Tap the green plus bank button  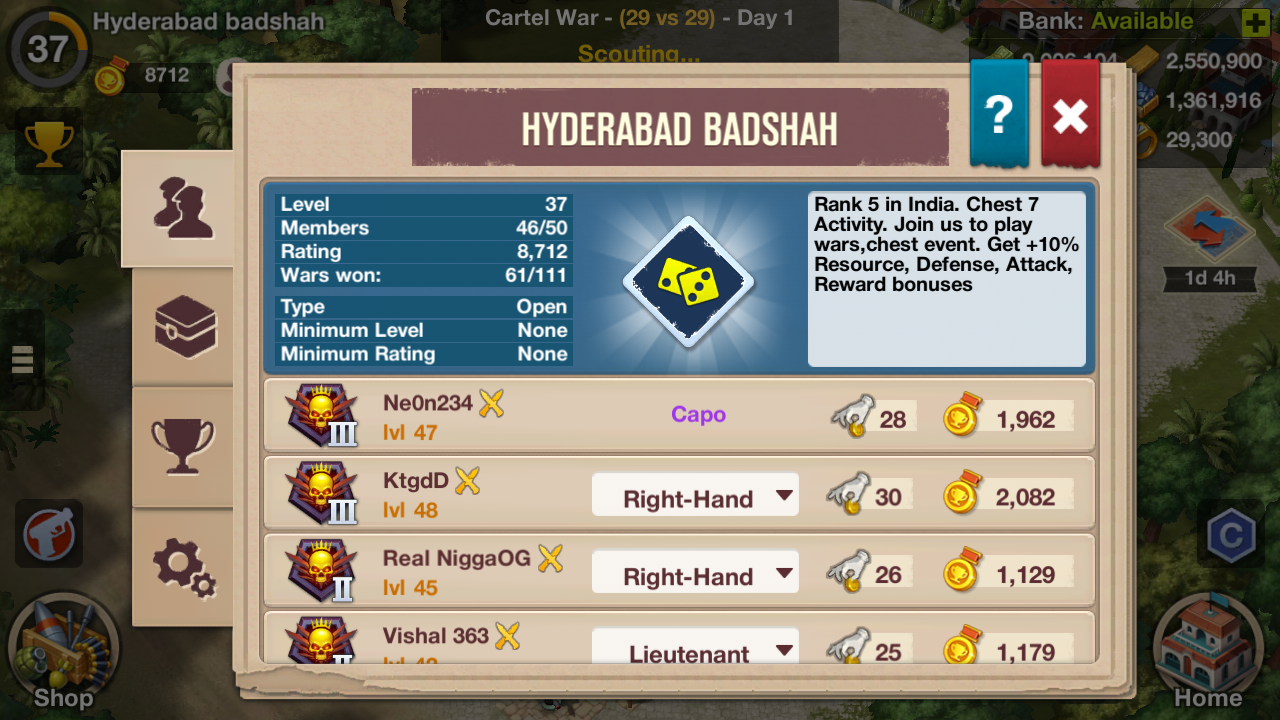click(x=1255, y=22)
